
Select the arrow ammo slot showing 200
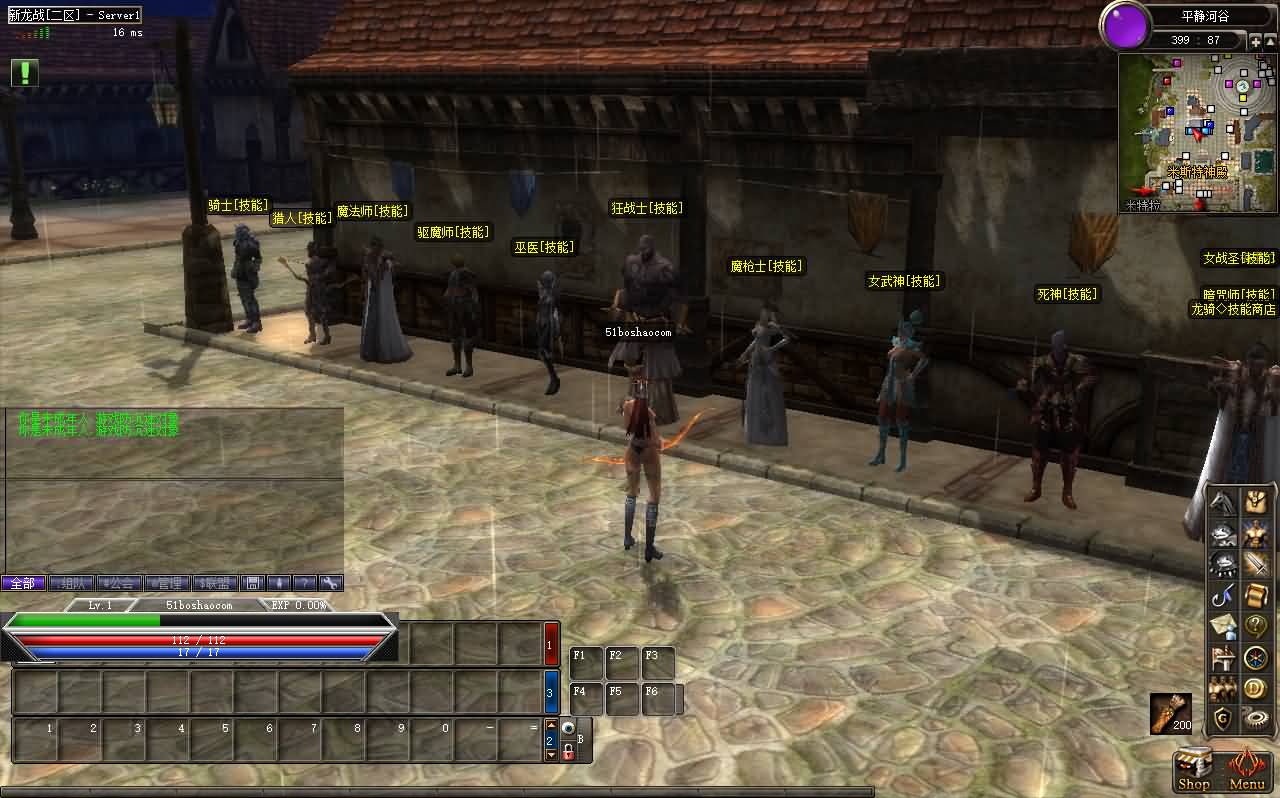coord(1170,713)
